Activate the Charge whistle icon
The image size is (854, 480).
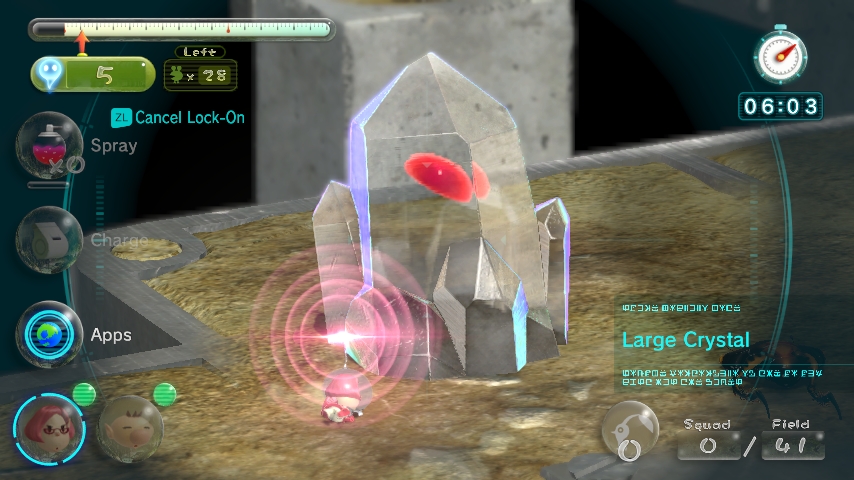tap(49, 240)
